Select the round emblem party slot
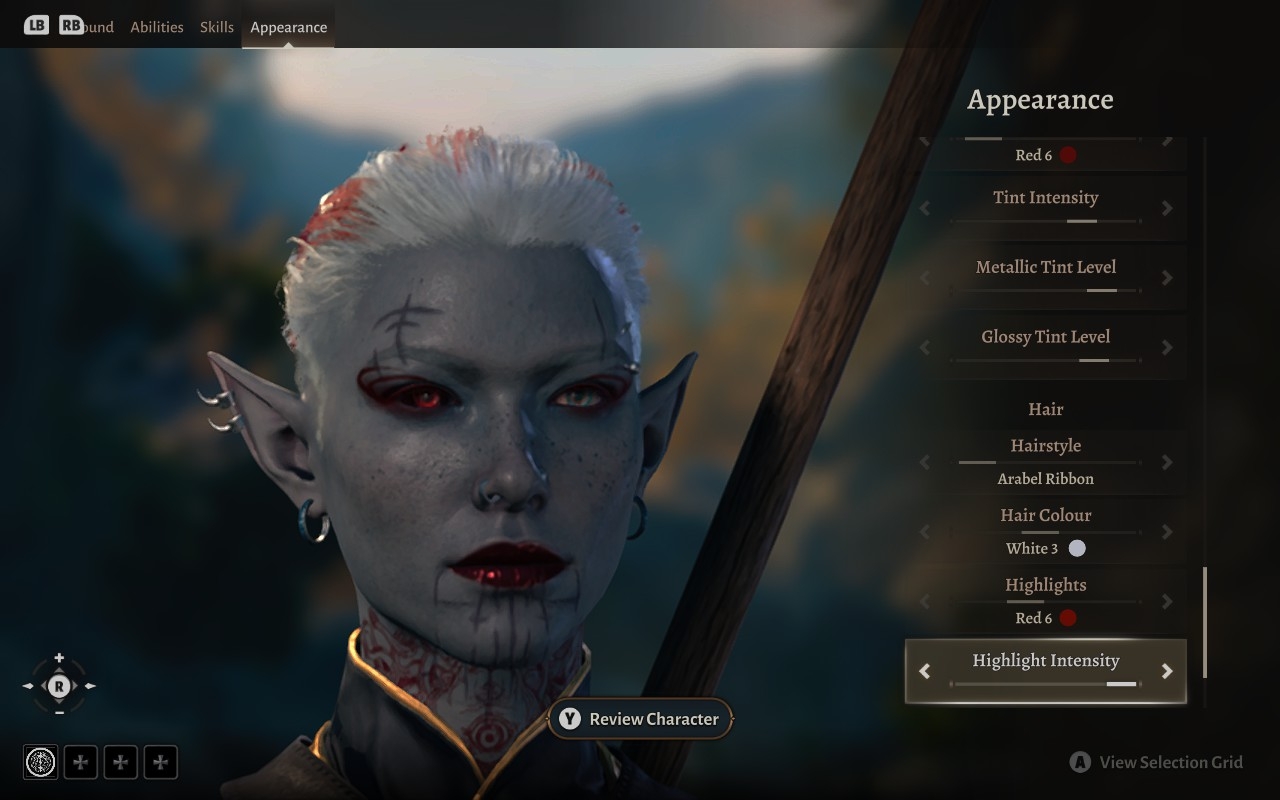This screenshot has width=1280, height=800. coord(41,762)
